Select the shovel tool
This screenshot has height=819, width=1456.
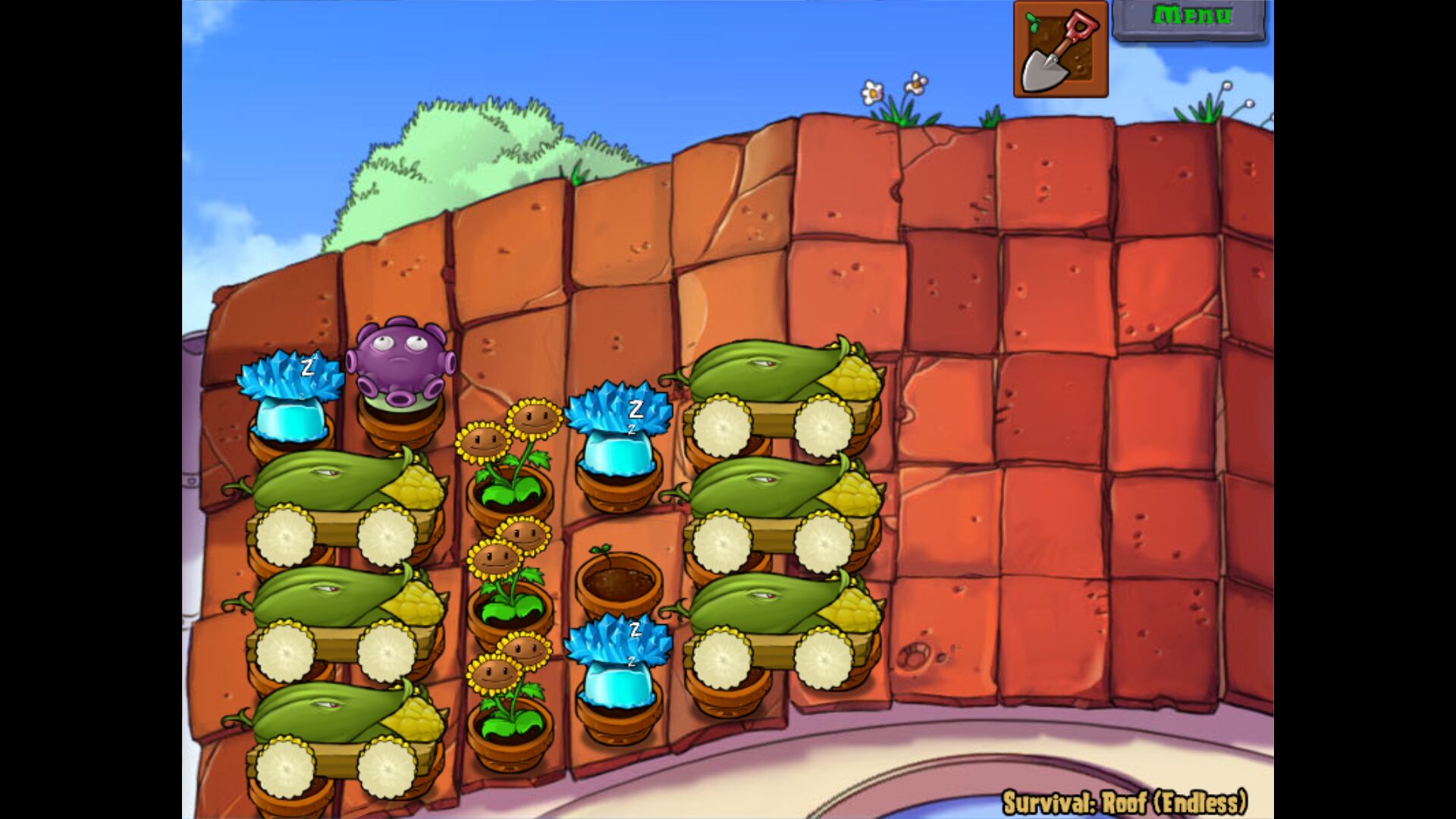point(1060,50)
